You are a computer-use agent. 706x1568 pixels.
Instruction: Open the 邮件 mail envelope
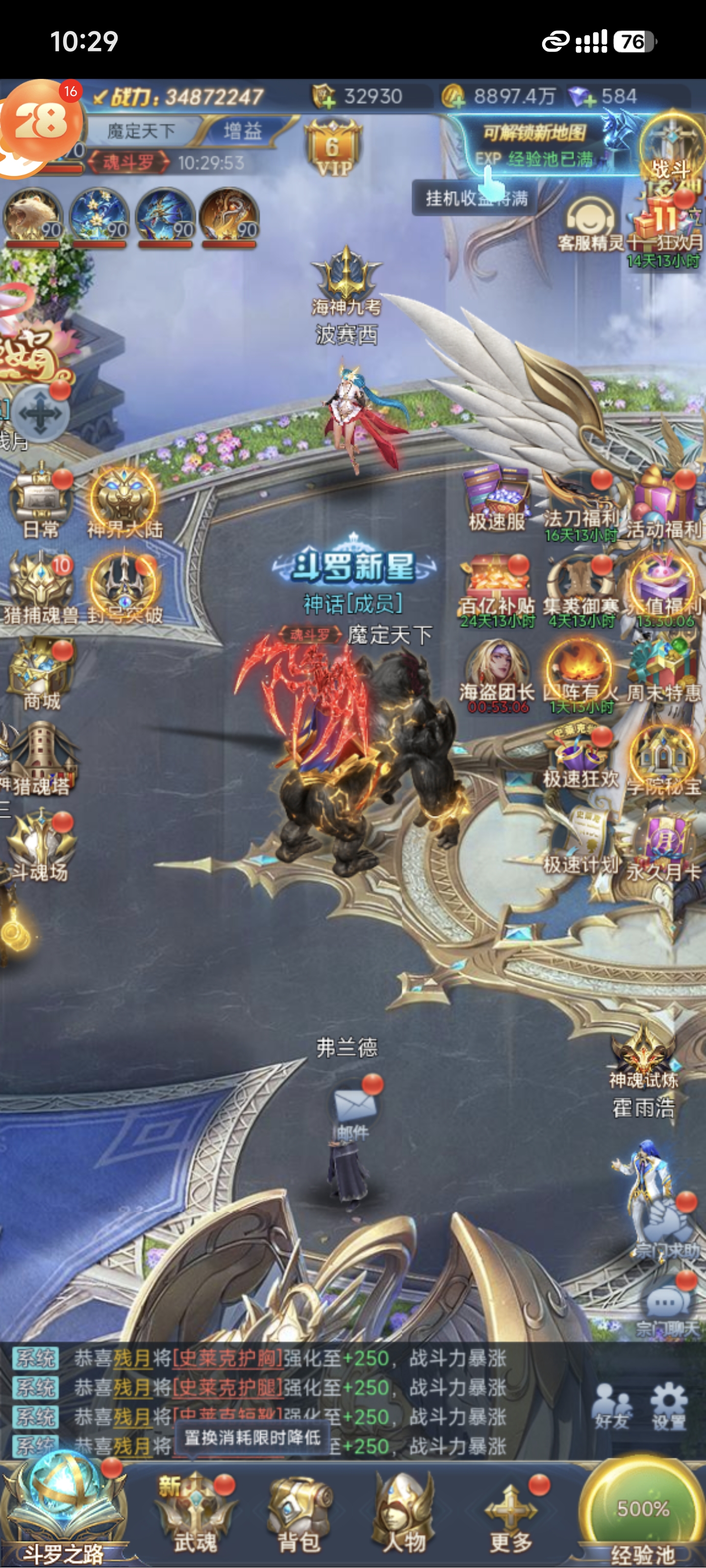[353, 1108]
